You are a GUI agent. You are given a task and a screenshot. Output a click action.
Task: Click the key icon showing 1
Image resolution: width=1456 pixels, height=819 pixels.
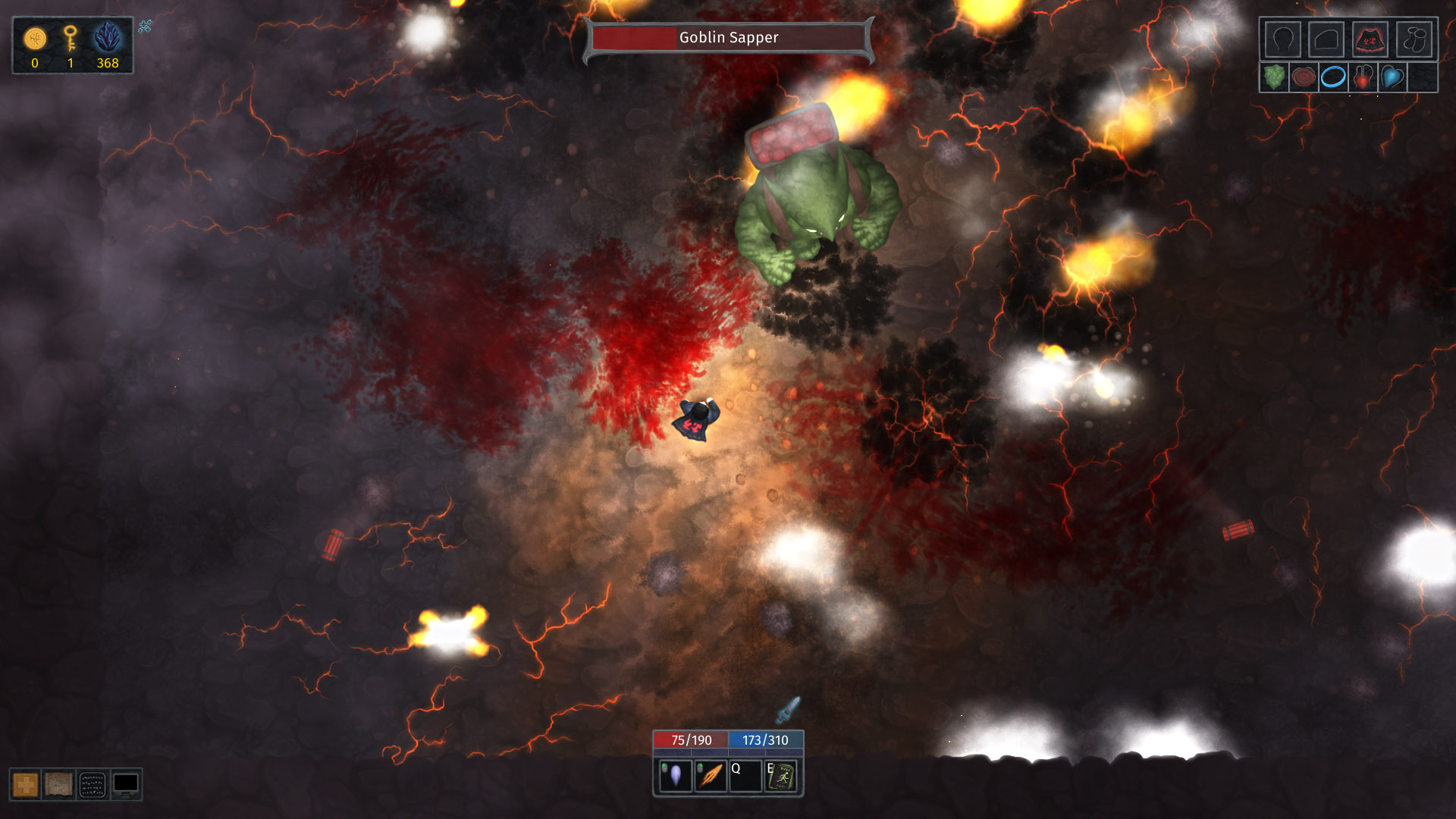click(71, 38)
